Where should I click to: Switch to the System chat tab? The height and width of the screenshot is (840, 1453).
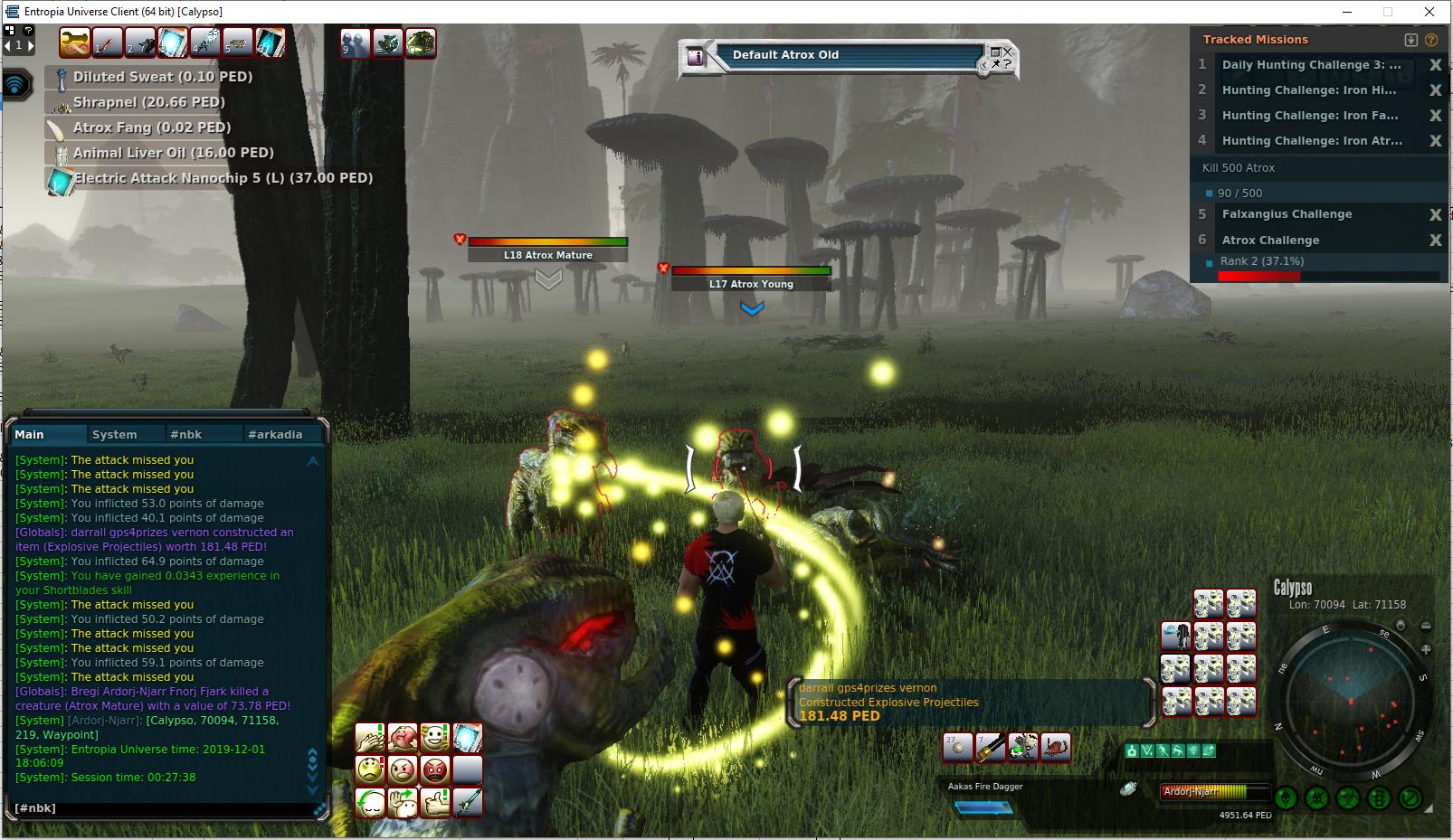click(115, 435)
